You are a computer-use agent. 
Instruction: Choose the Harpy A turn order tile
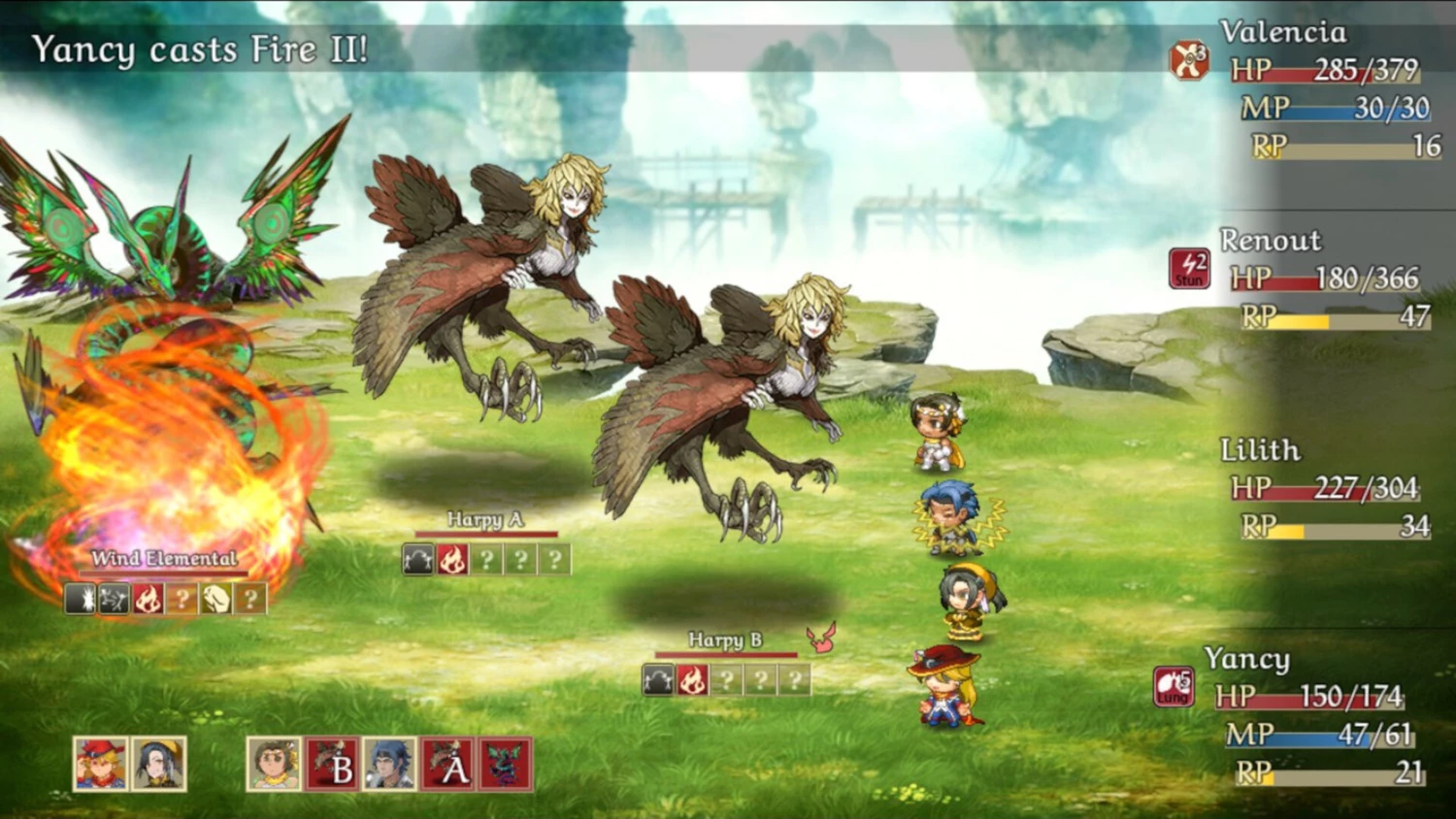[447, 764]
